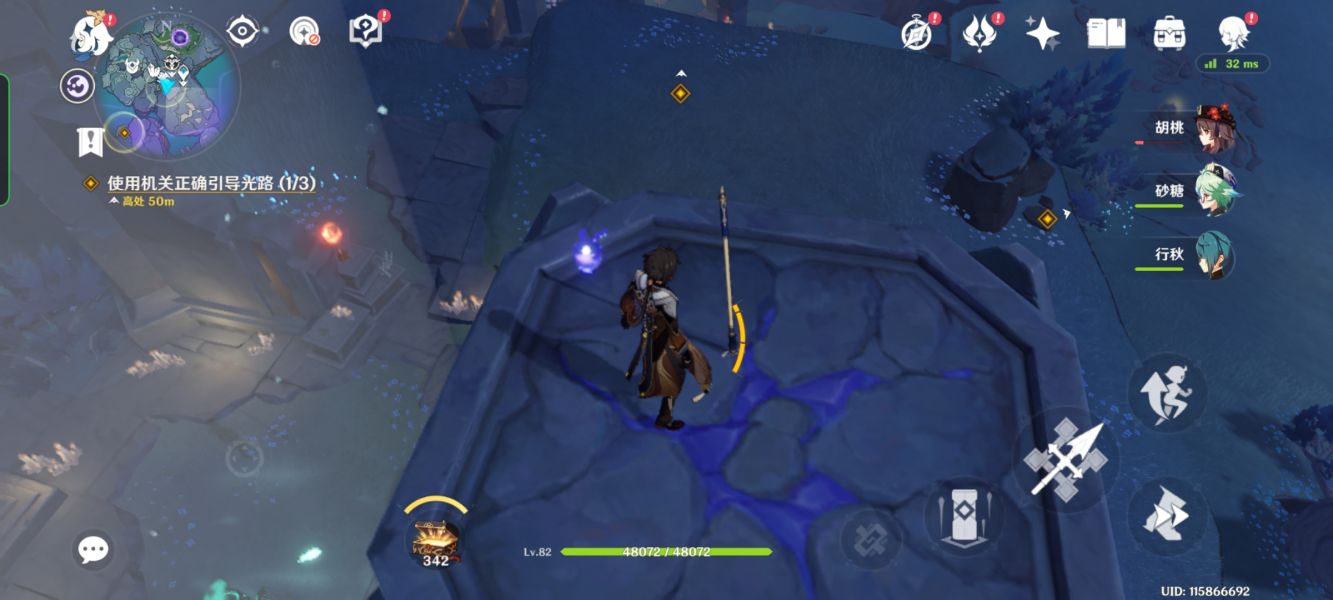Image resolution: width=1333 pixels, height=600 pixels.
Task: Tap the co-op mode icon with the red prohibition mark
Action: coord(304,31)
